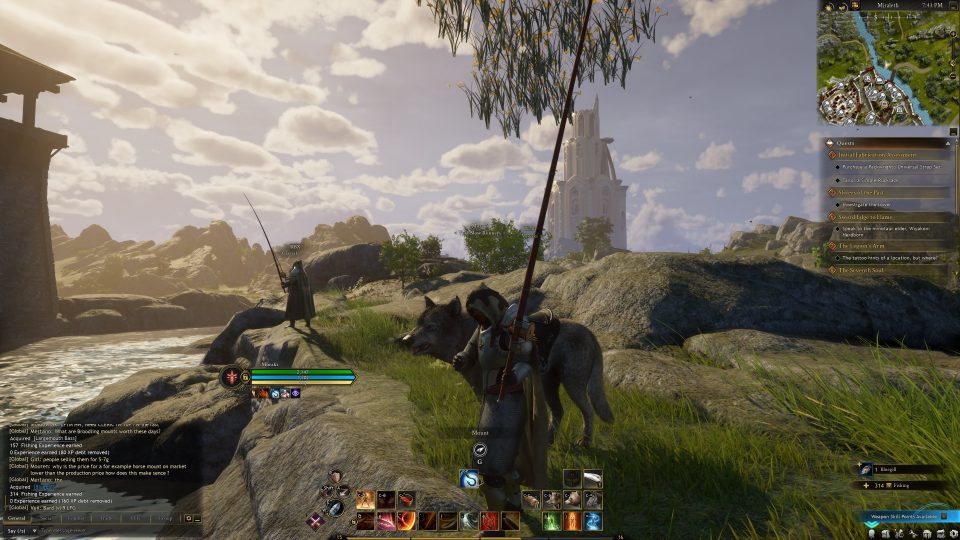Activate the green glowing skill icon

pos(551,521)
